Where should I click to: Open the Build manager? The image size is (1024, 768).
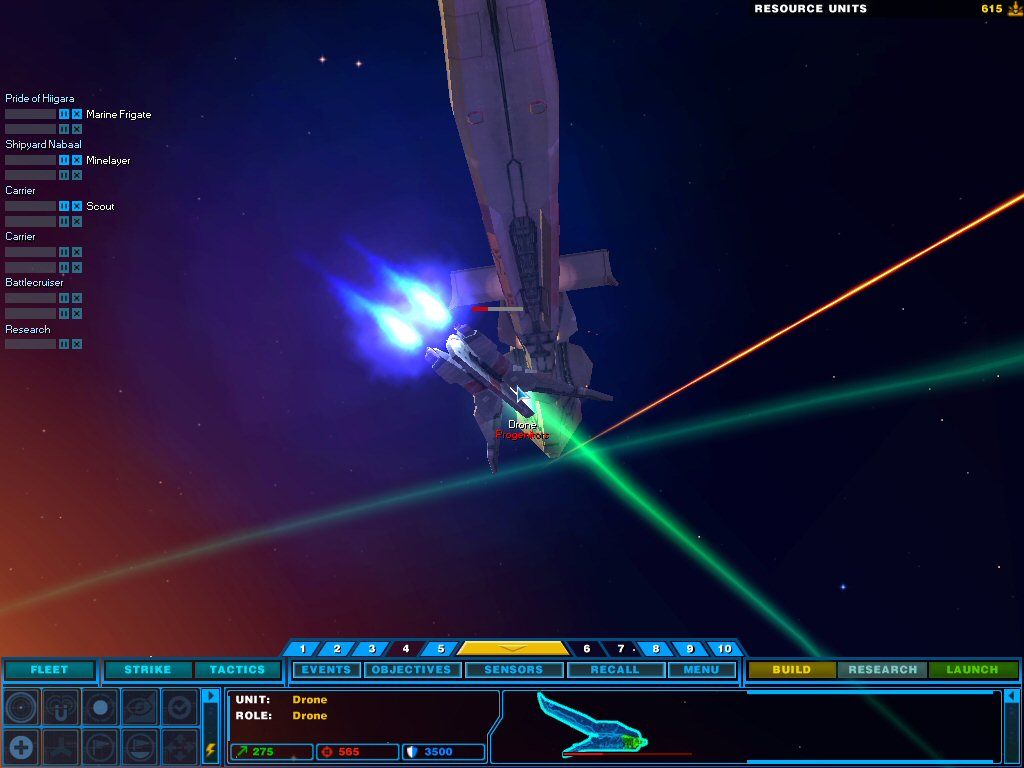[x=791, y=670]
